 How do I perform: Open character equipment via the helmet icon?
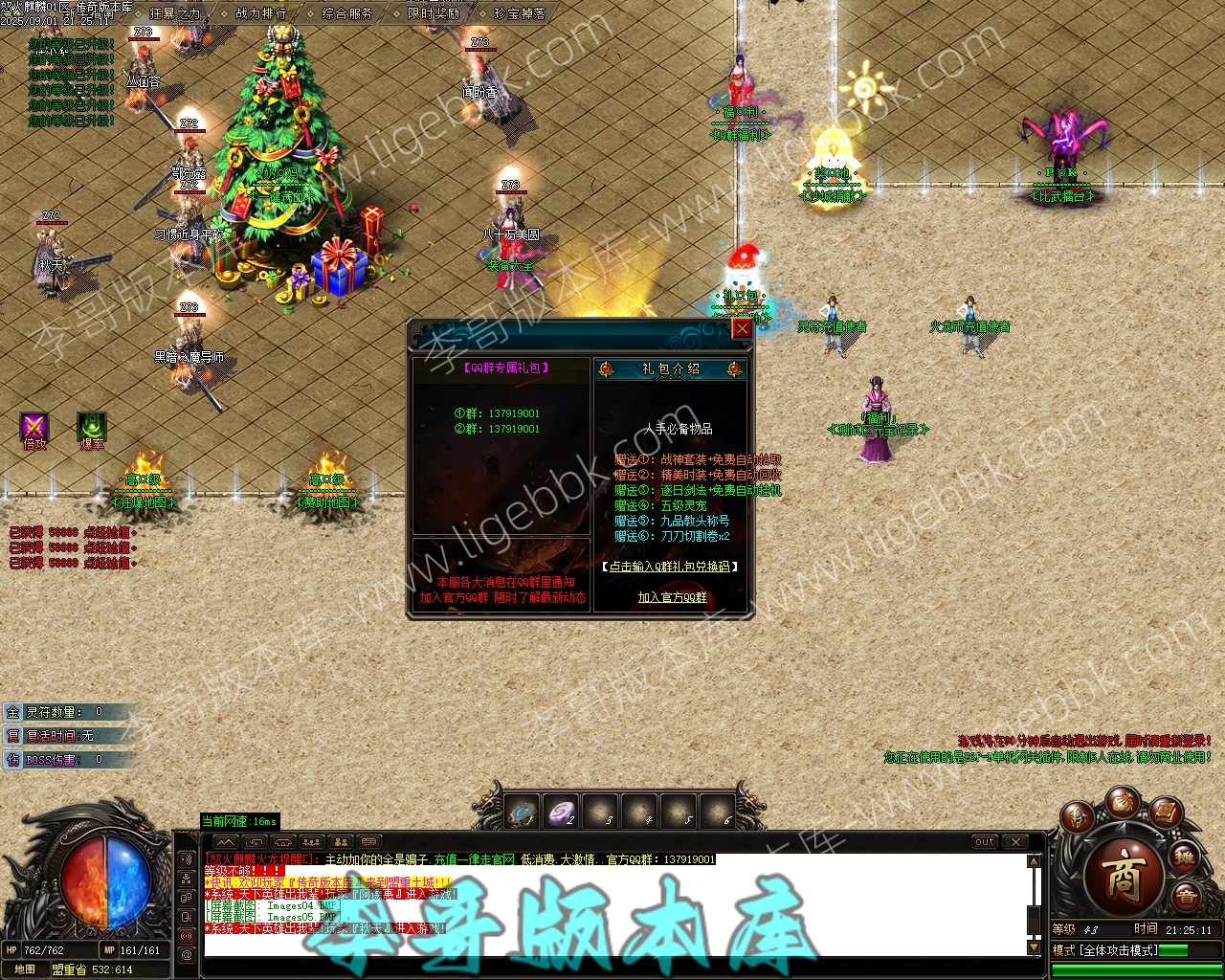pyautogui.click(x=1076, y=817)
